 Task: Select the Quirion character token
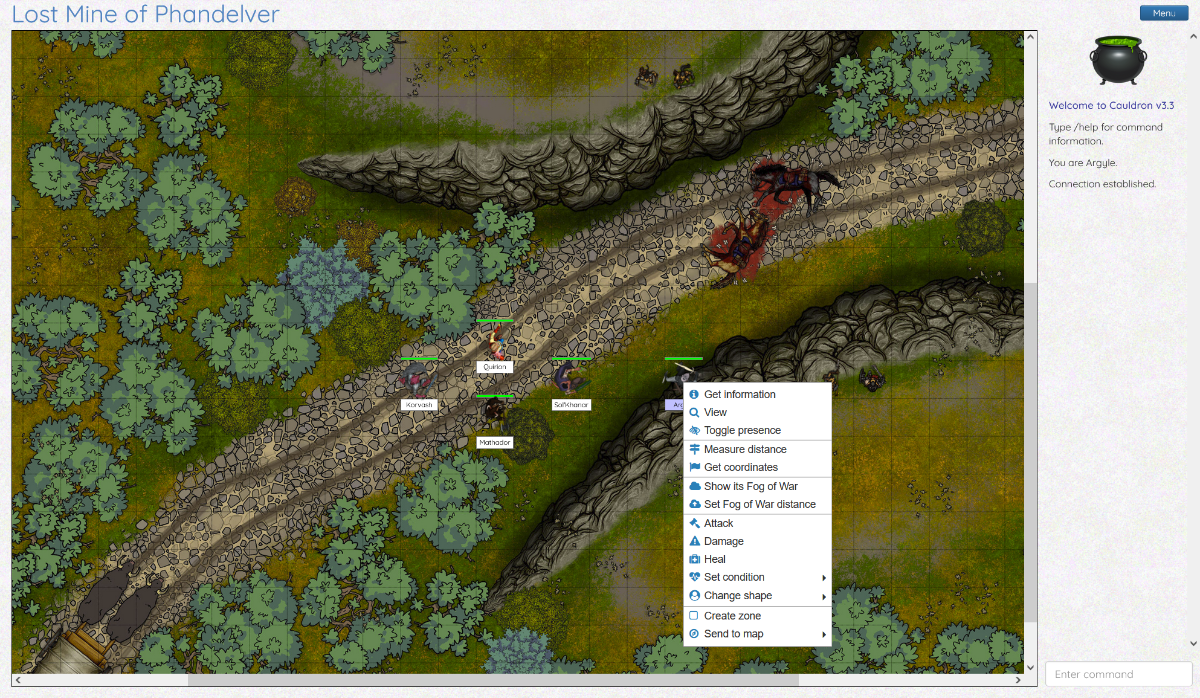tap(495, 343)
